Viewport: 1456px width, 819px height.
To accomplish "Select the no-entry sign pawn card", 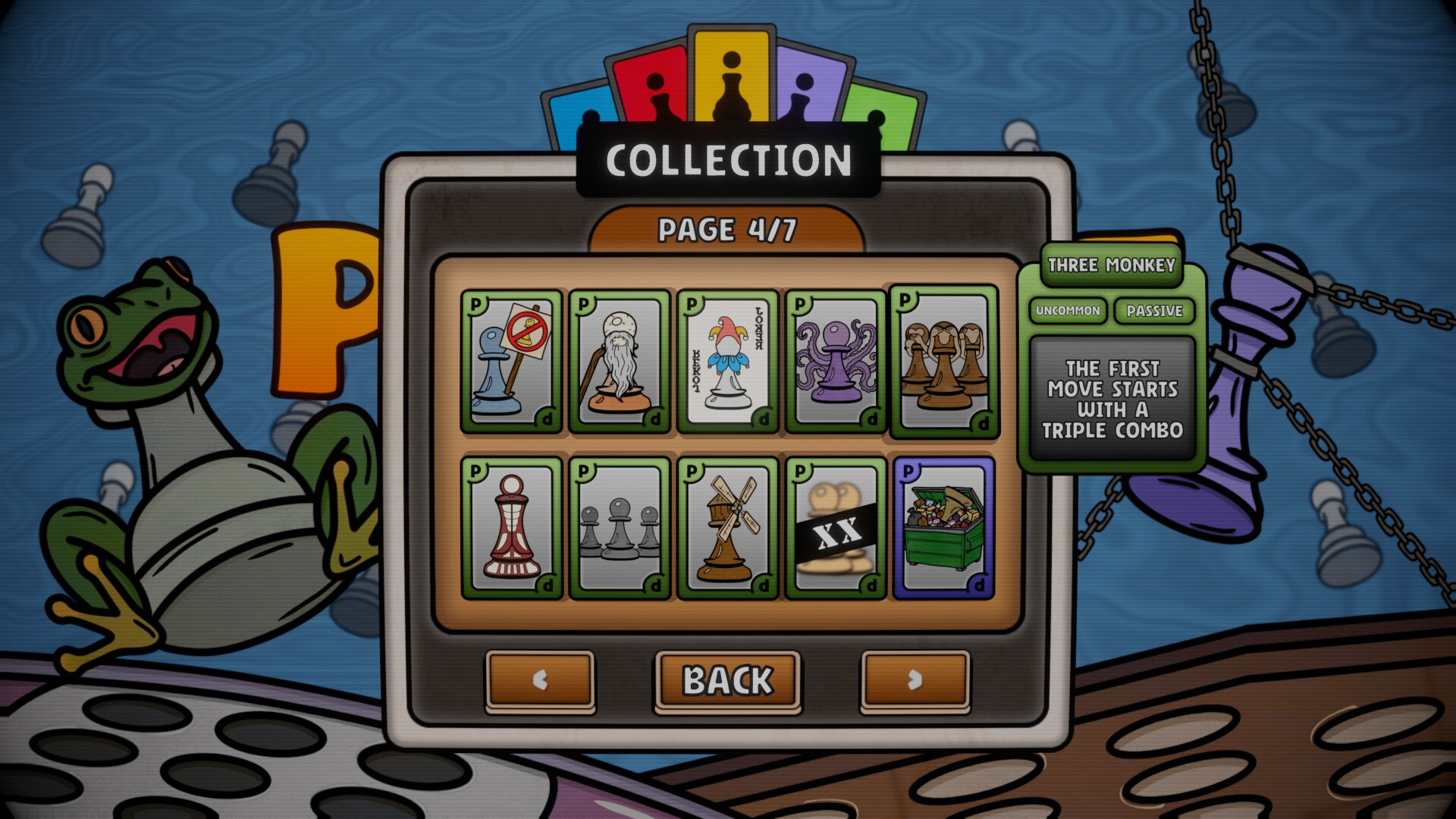I will (x=512, y=362).
